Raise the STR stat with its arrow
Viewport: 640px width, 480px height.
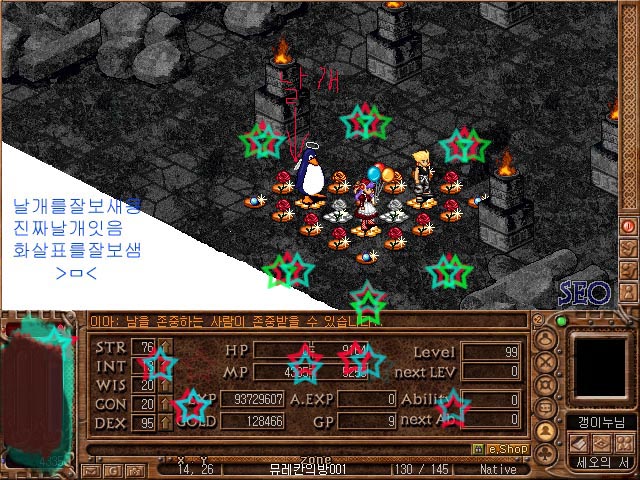click(166, 348)
